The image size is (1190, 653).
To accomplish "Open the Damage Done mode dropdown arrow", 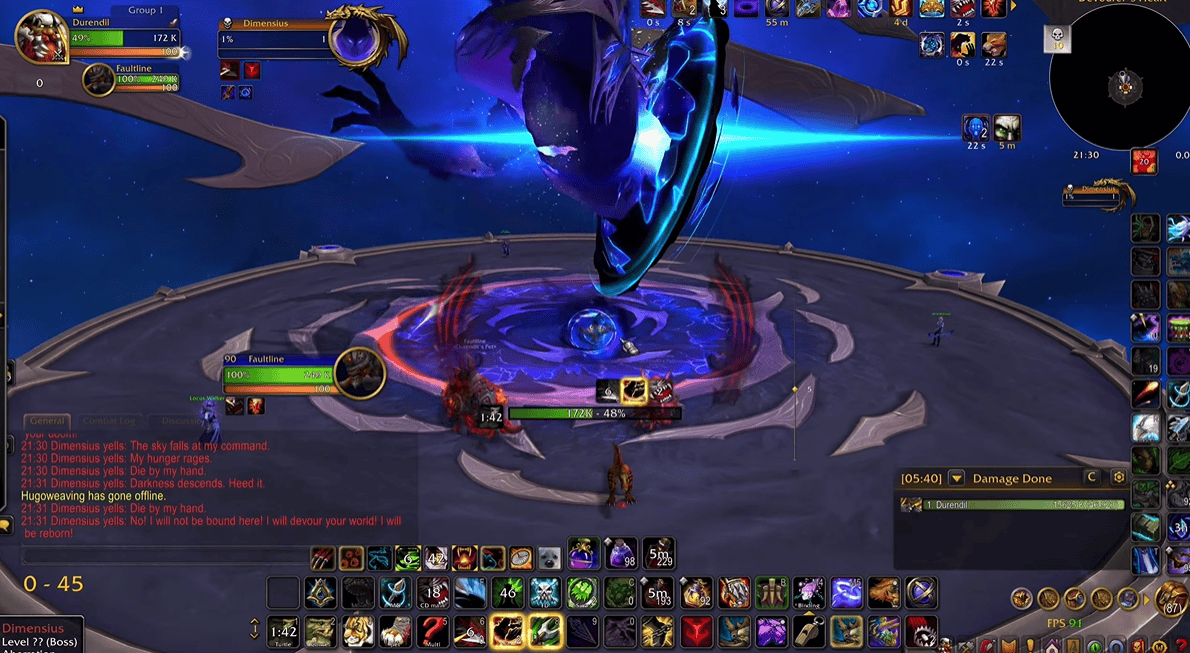I will coord(956,478).
